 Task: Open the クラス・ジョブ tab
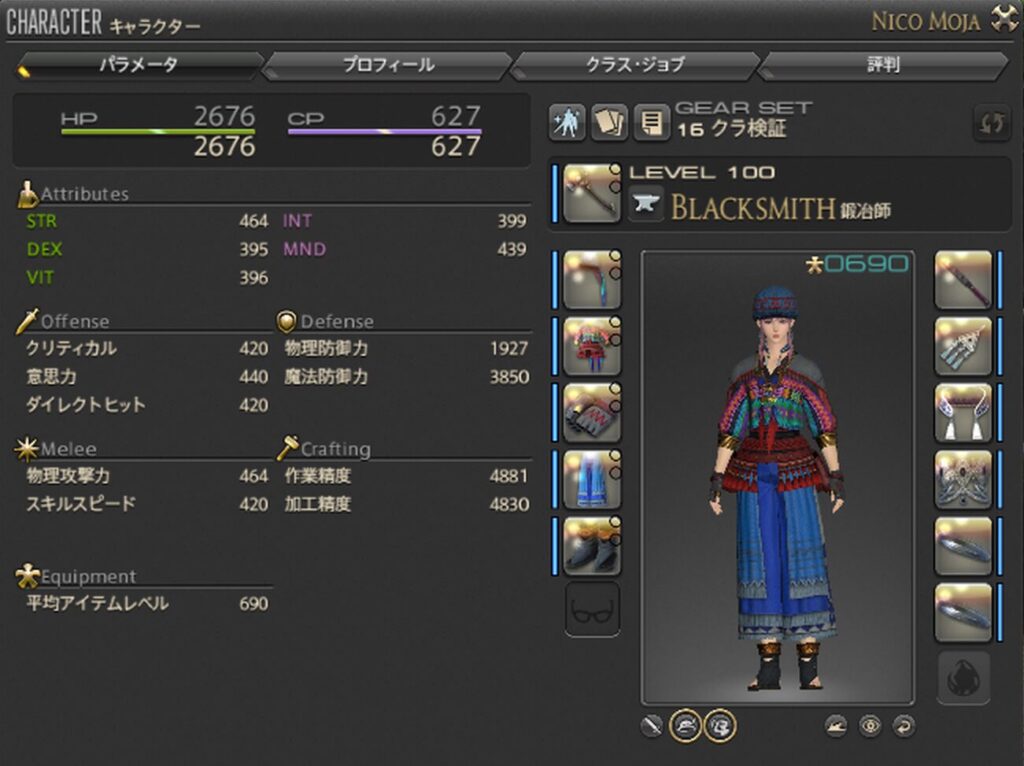(x=635, y=66)
